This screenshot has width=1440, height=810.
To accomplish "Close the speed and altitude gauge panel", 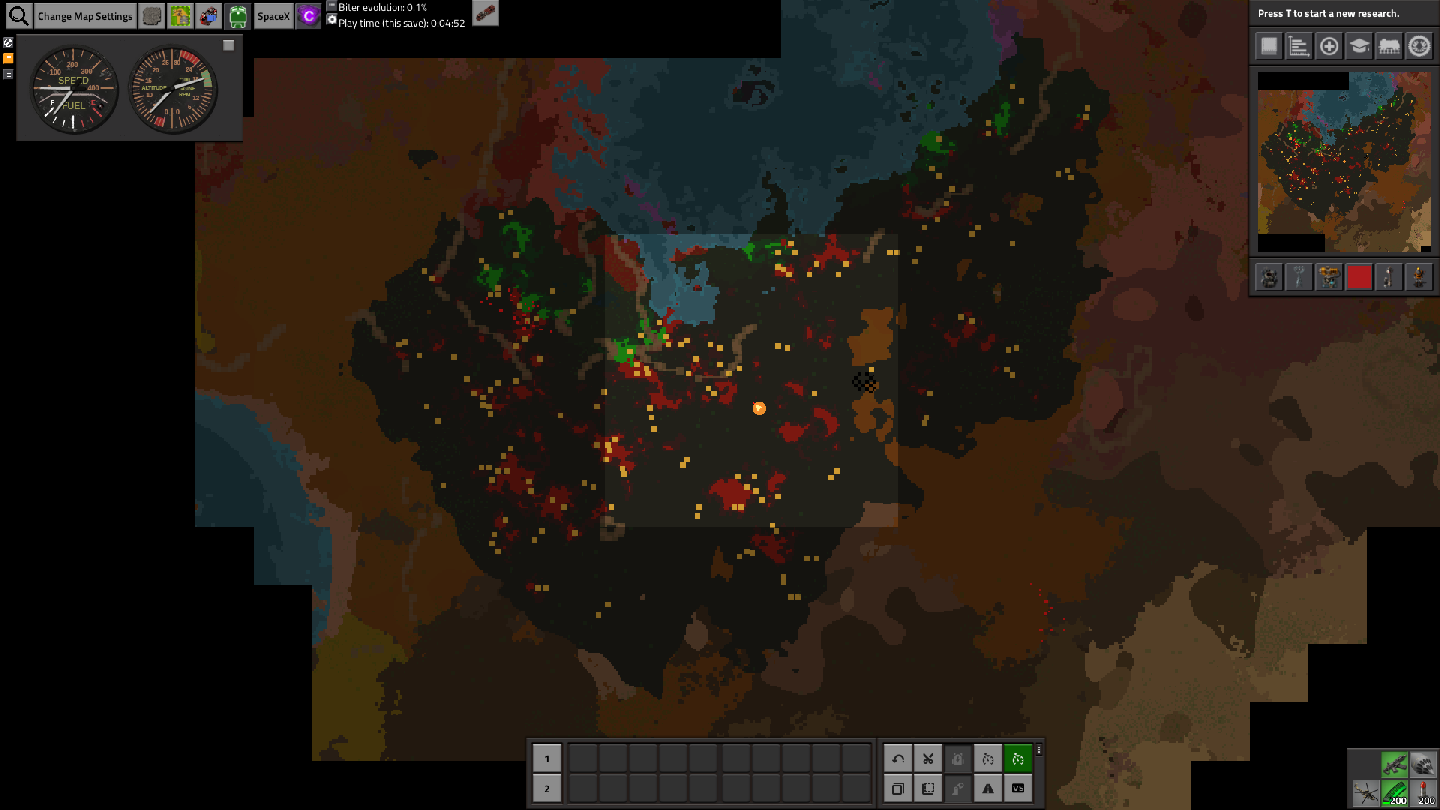I will (x=228, y=45).
